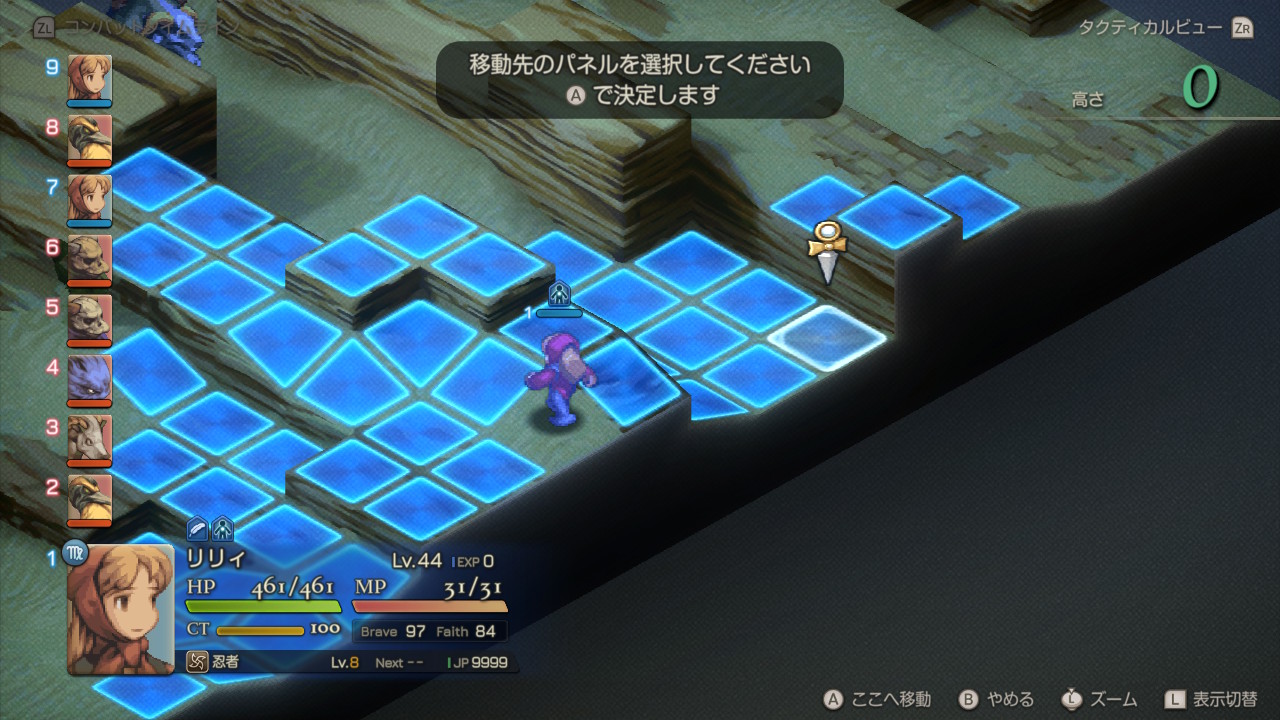Pick the bird enemy portrait numbered 8
Screen dimensions: 1280x720
click(x=90, y=139)
